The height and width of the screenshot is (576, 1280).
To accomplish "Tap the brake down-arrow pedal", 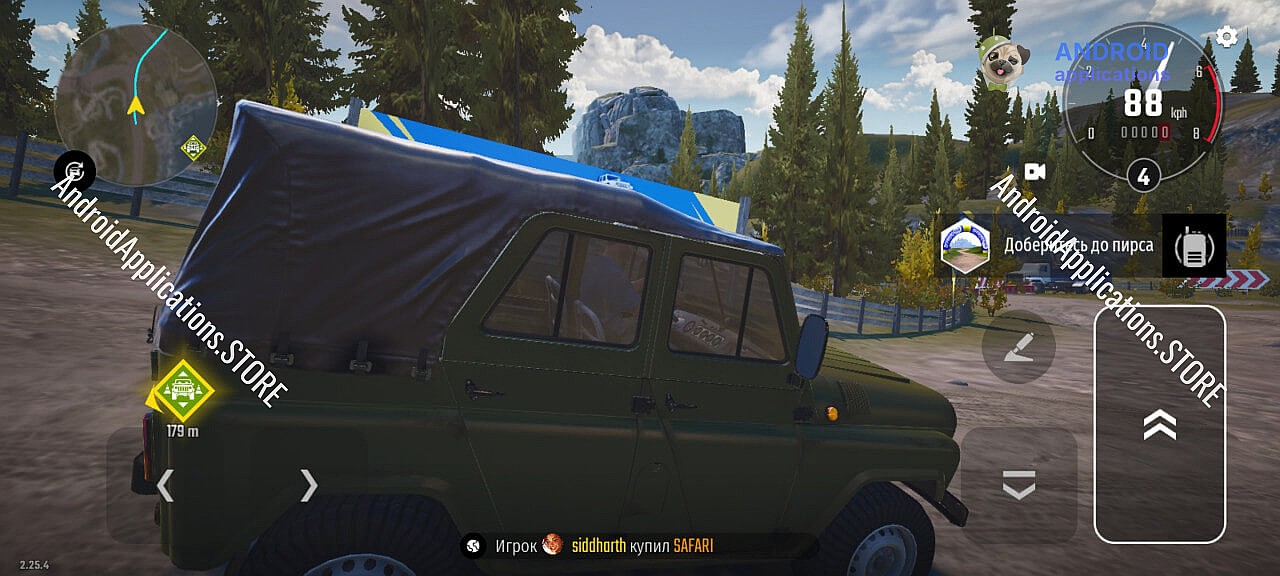I will click(x=1018, y=486).
